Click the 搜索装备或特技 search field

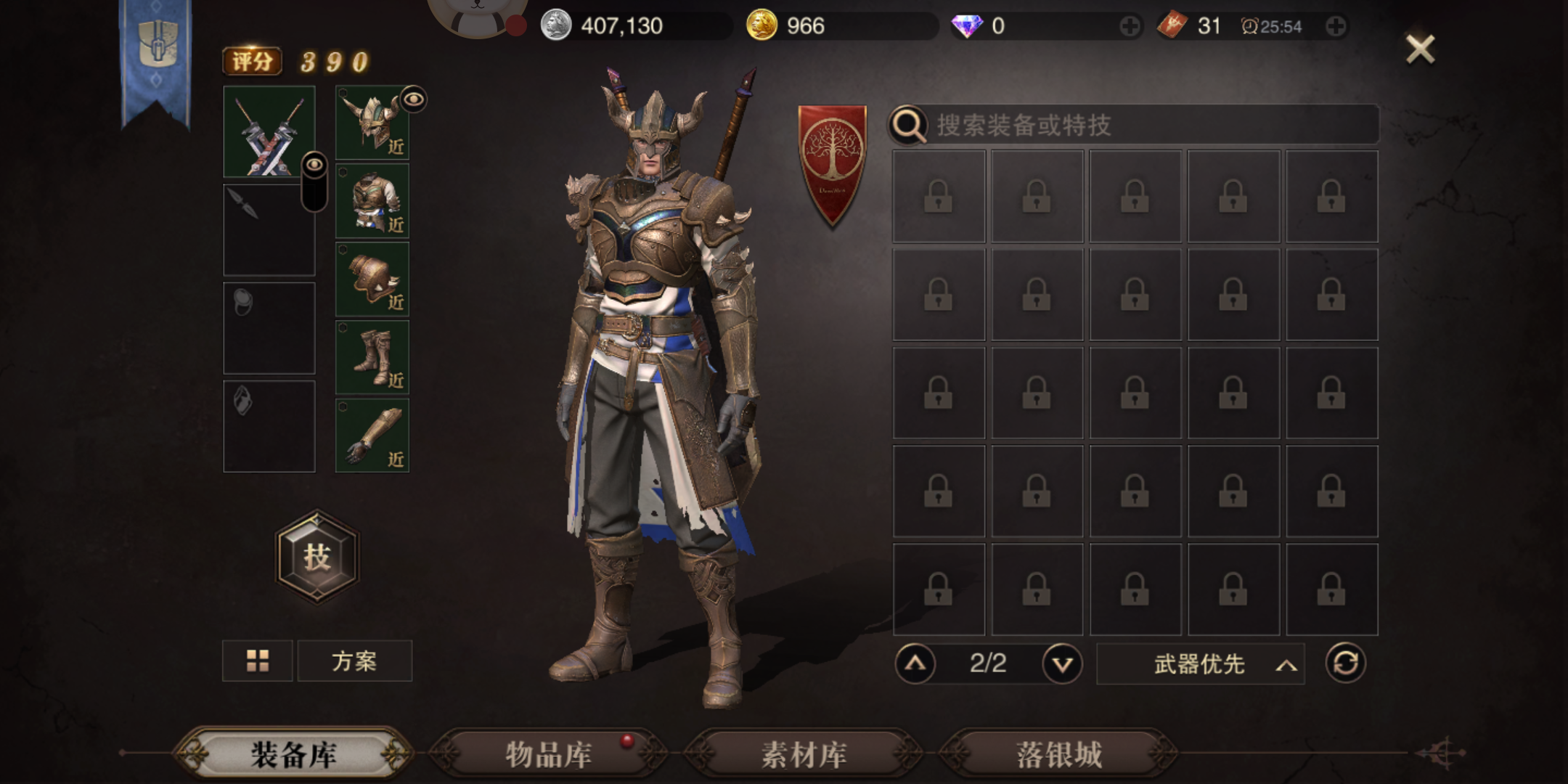[x=1132, y=125]
